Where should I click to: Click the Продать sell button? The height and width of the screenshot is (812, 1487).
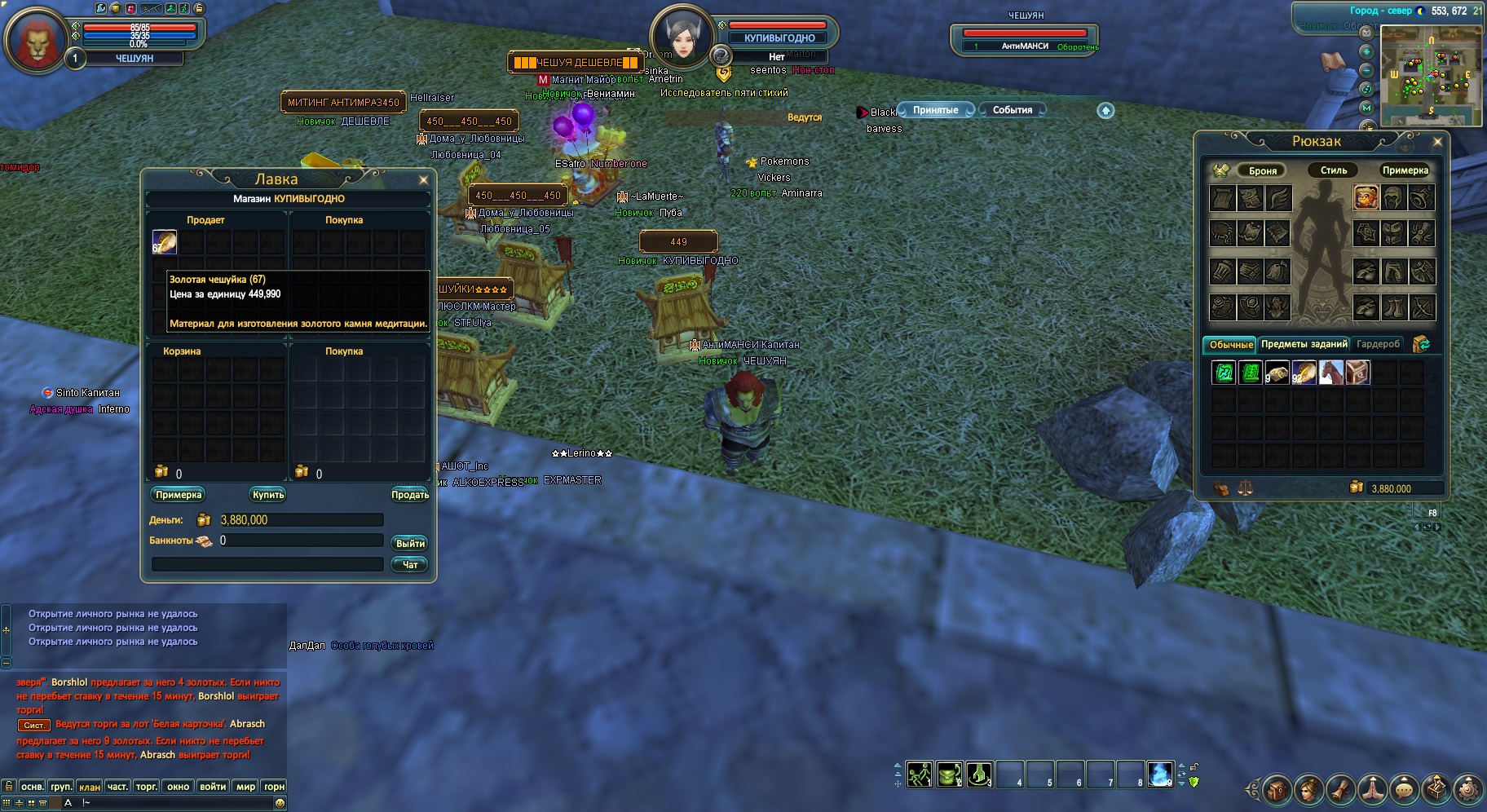pyautogui.click(x=409, y=495)
